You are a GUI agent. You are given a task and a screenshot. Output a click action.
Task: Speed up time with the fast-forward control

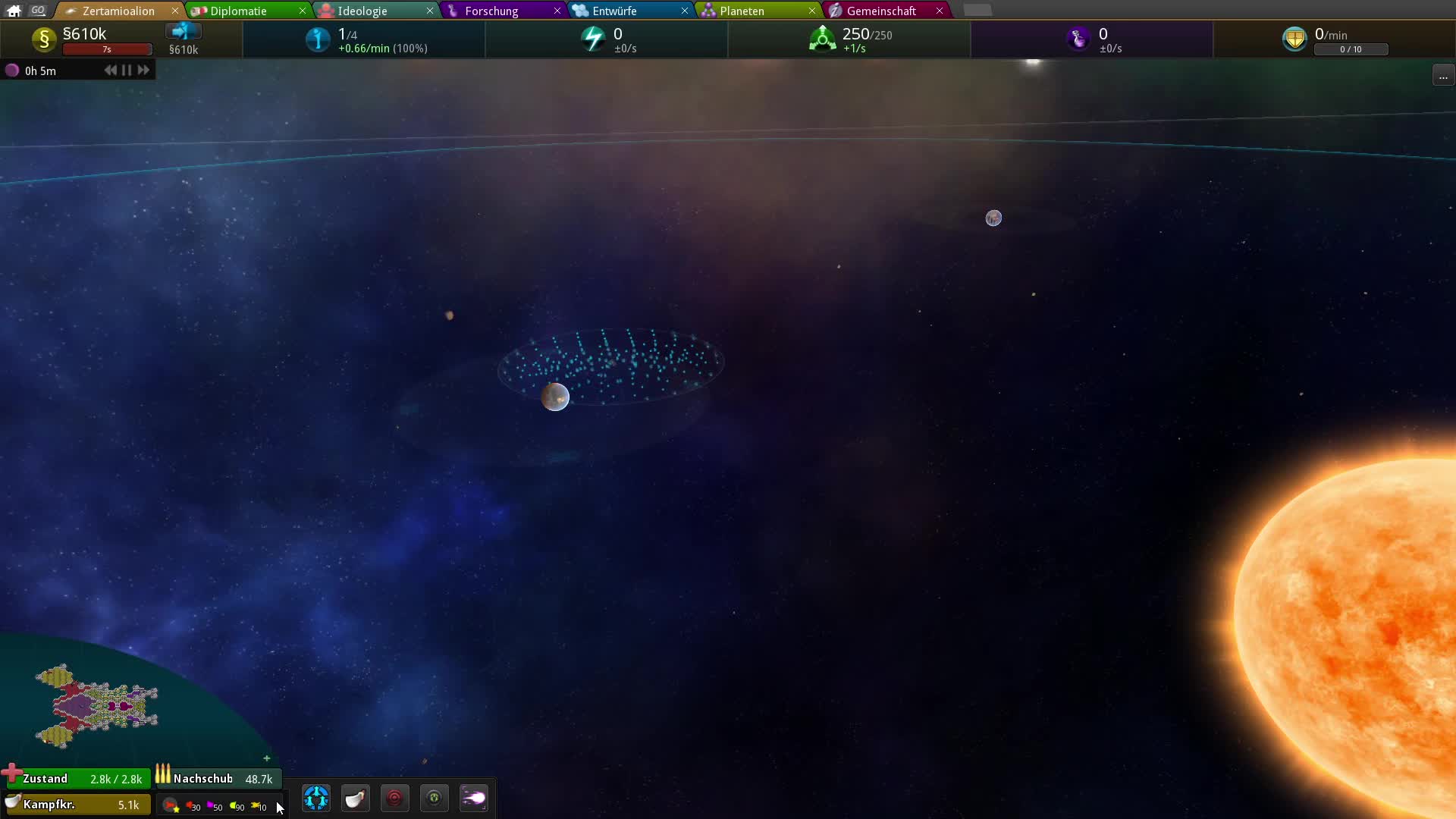(143, 70)
